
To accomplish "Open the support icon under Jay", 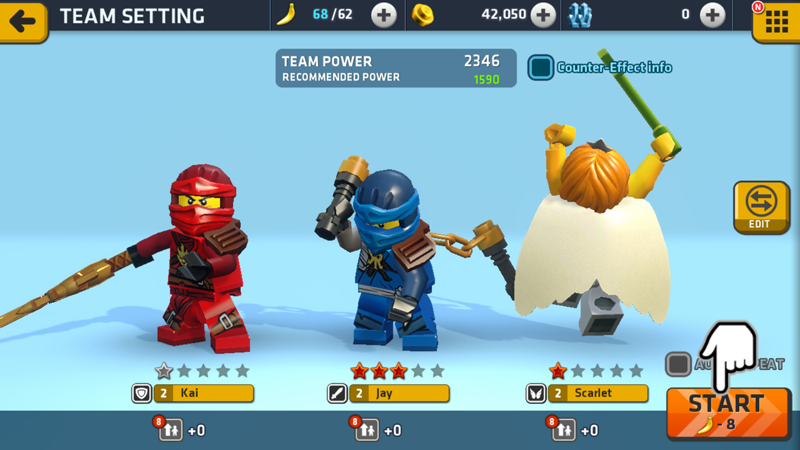I will [366, 430].
